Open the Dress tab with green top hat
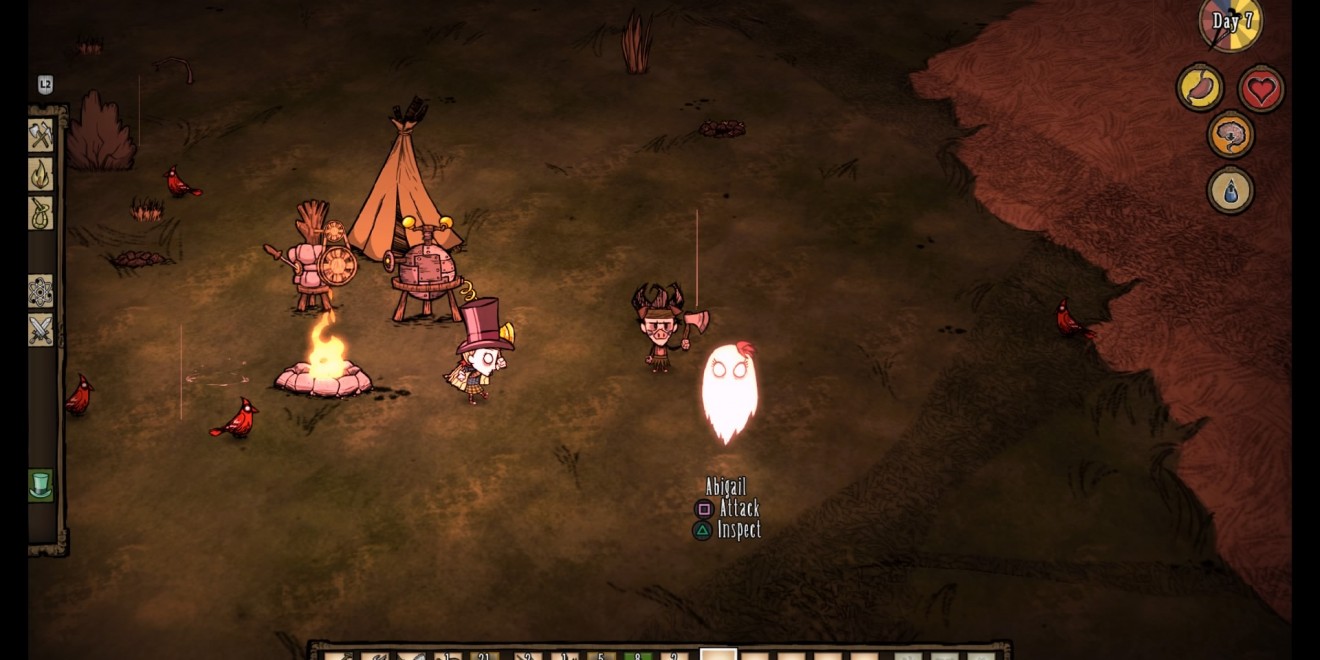This screenshot has height=660, width=1320. [41, 486]
